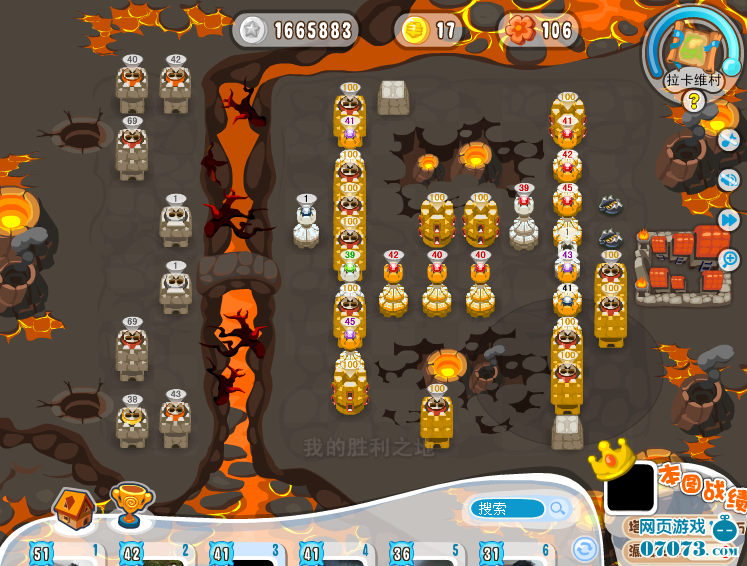Open the orange house home button
Image resolution: width=747 pixels, height=566 pixels.
pos(73,507)
